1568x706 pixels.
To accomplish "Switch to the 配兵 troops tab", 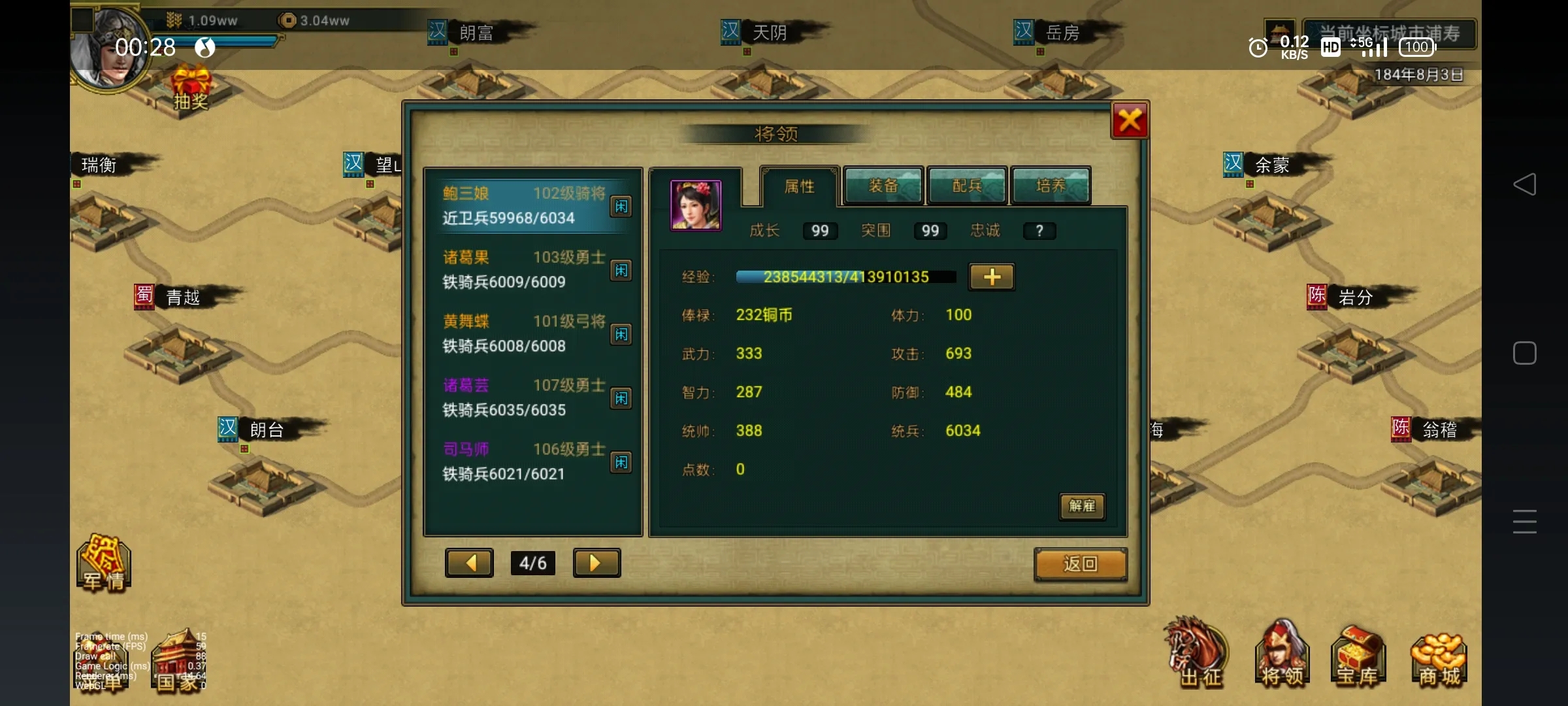I will 966,186.
